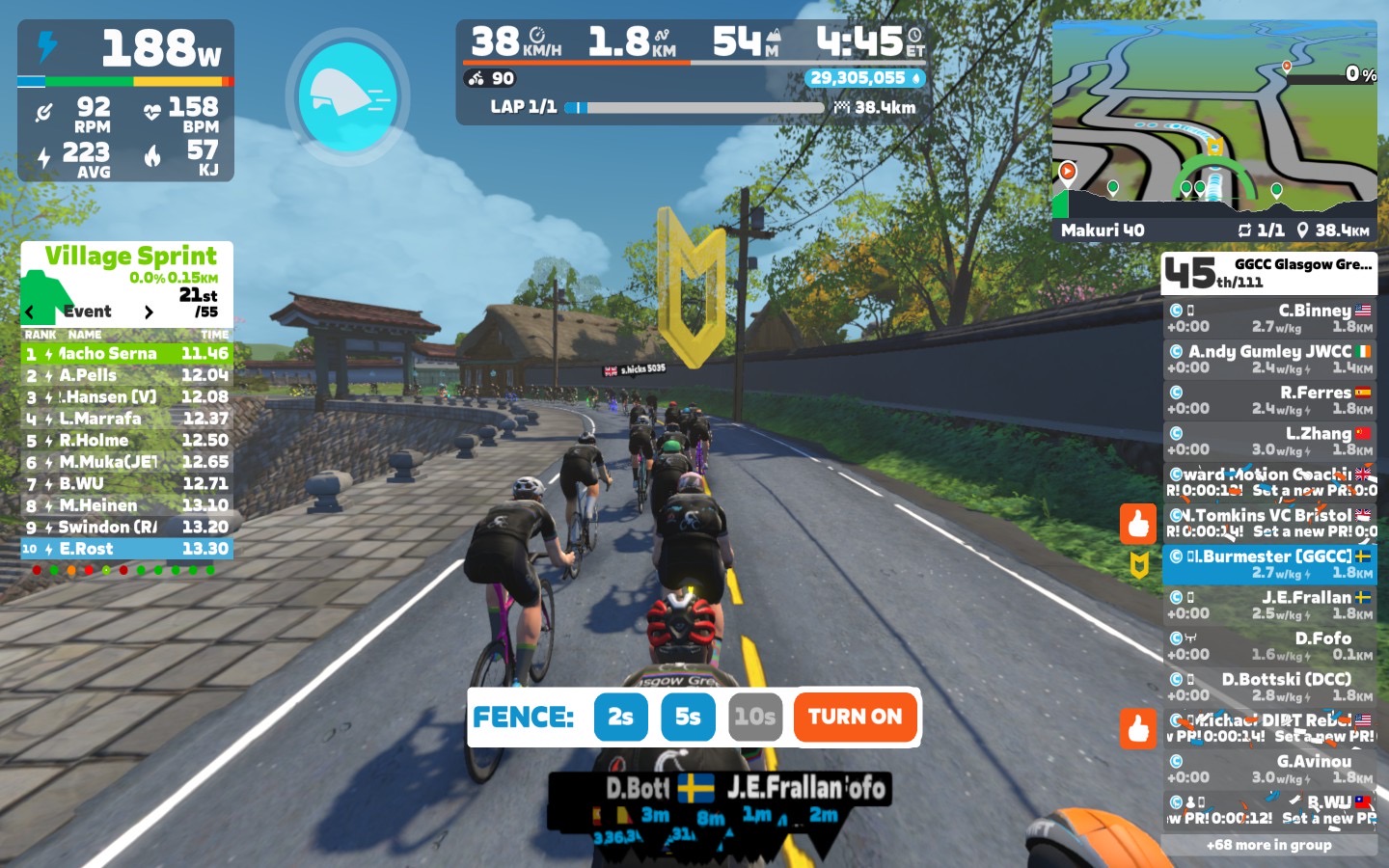
Task: Show the next Village Sprint leaderboard
Action: point(149,312)
